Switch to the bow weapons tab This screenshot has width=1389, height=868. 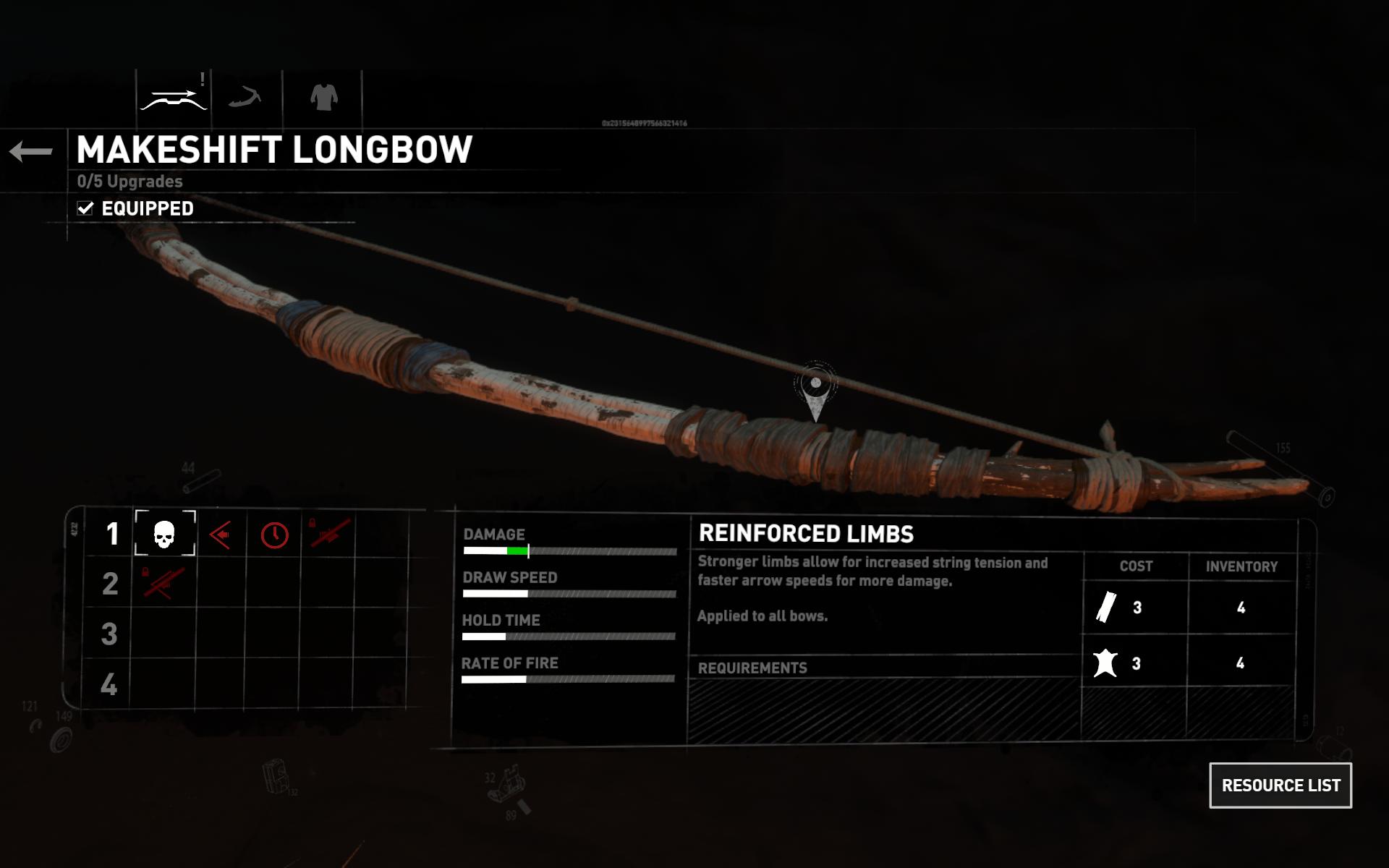pos(174,98)
